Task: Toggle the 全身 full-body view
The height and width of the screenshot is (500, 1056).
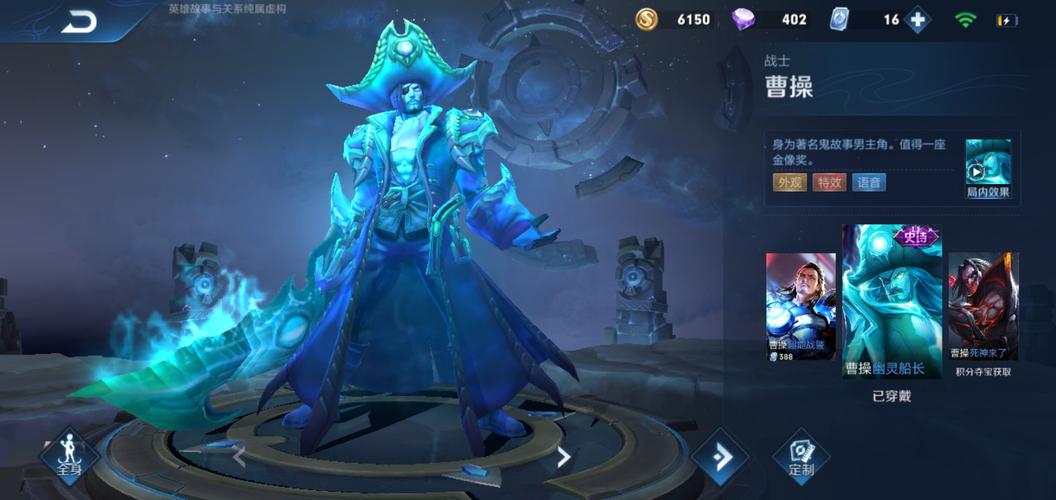Action: (68, 456)
